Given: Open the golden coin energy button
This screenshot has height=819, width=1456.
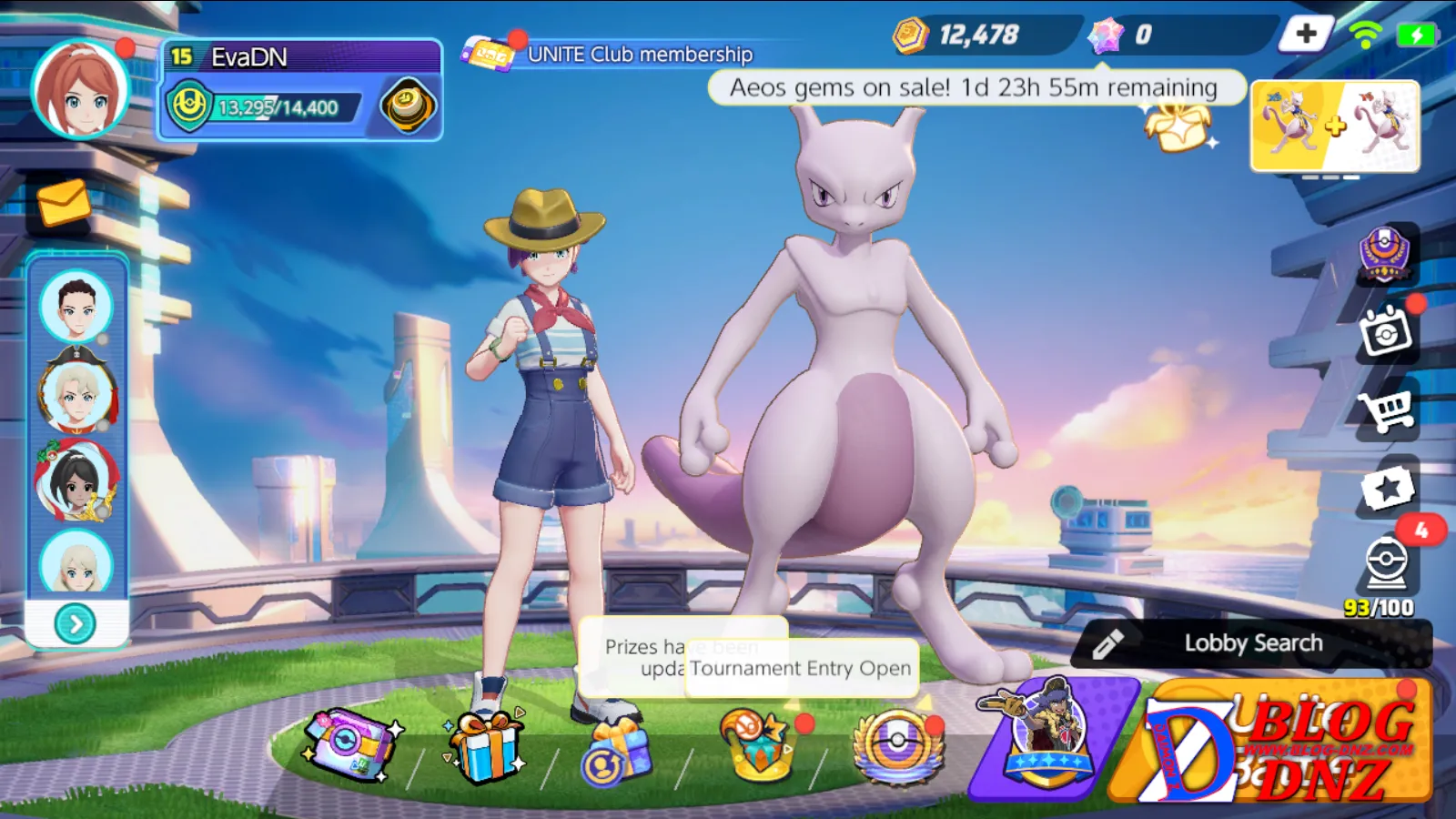Looking at the screenshot, I should point(408,106).
